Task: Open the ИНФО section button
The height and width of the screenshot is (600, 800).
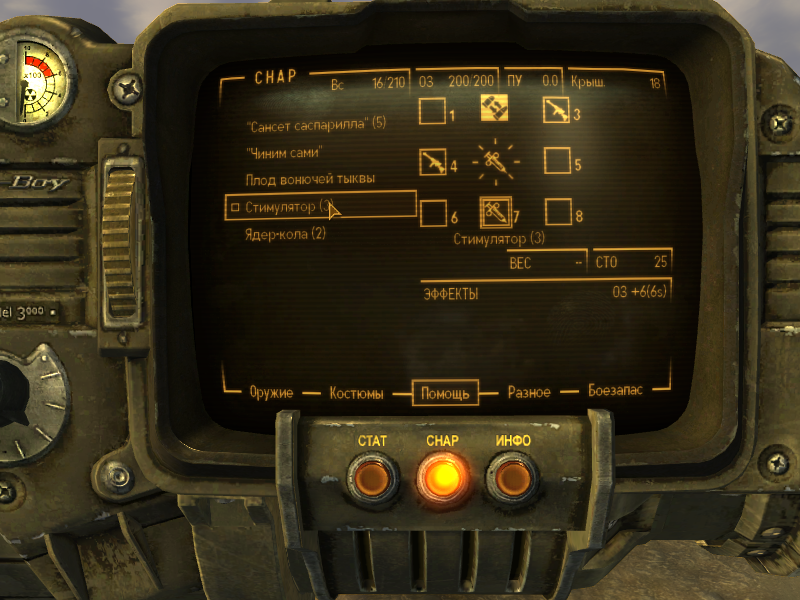Action: (512, 479)
